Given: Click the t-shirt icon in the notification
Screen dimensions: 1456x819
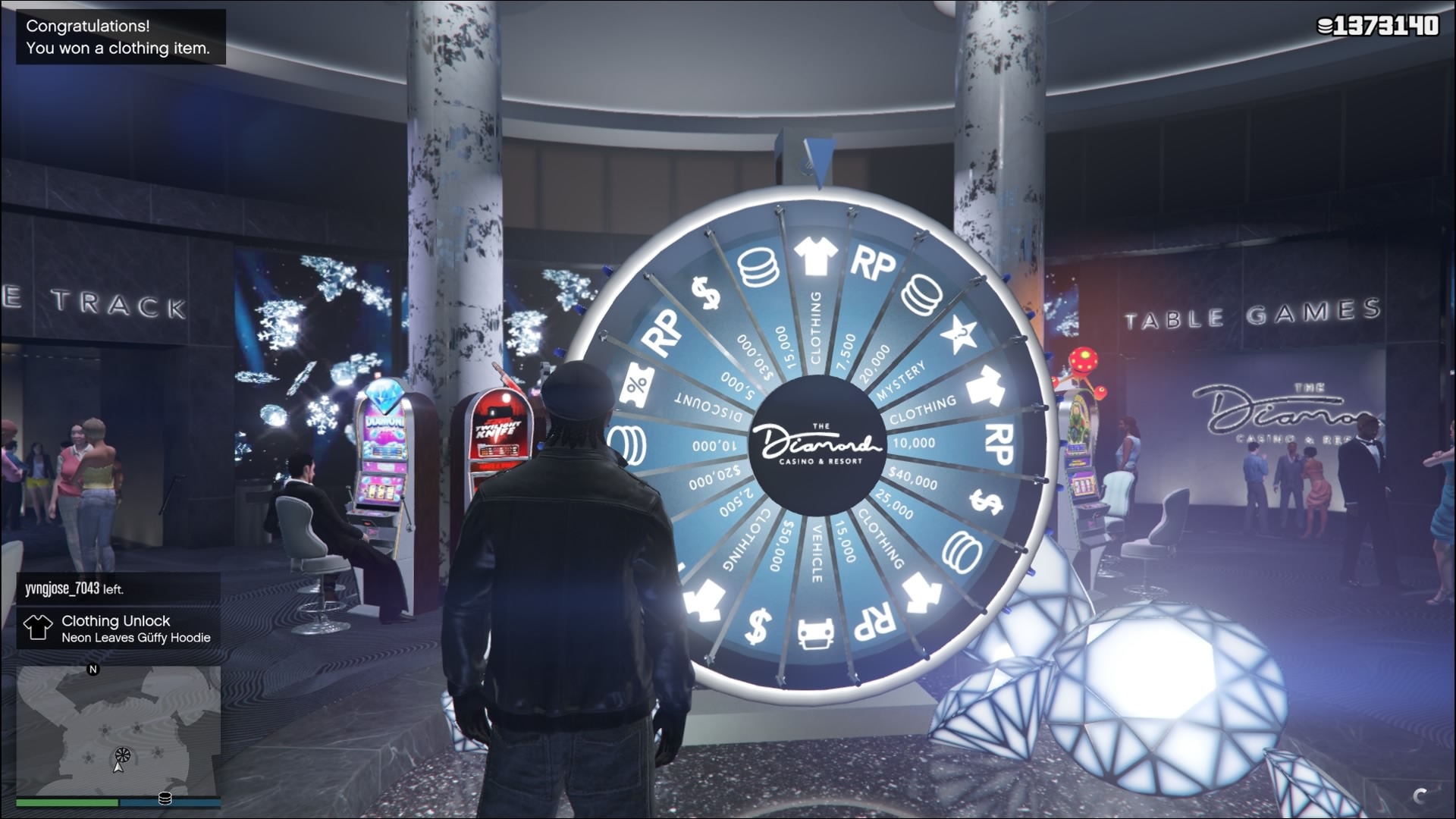Looking at the screenshot, I should point(37,628).
